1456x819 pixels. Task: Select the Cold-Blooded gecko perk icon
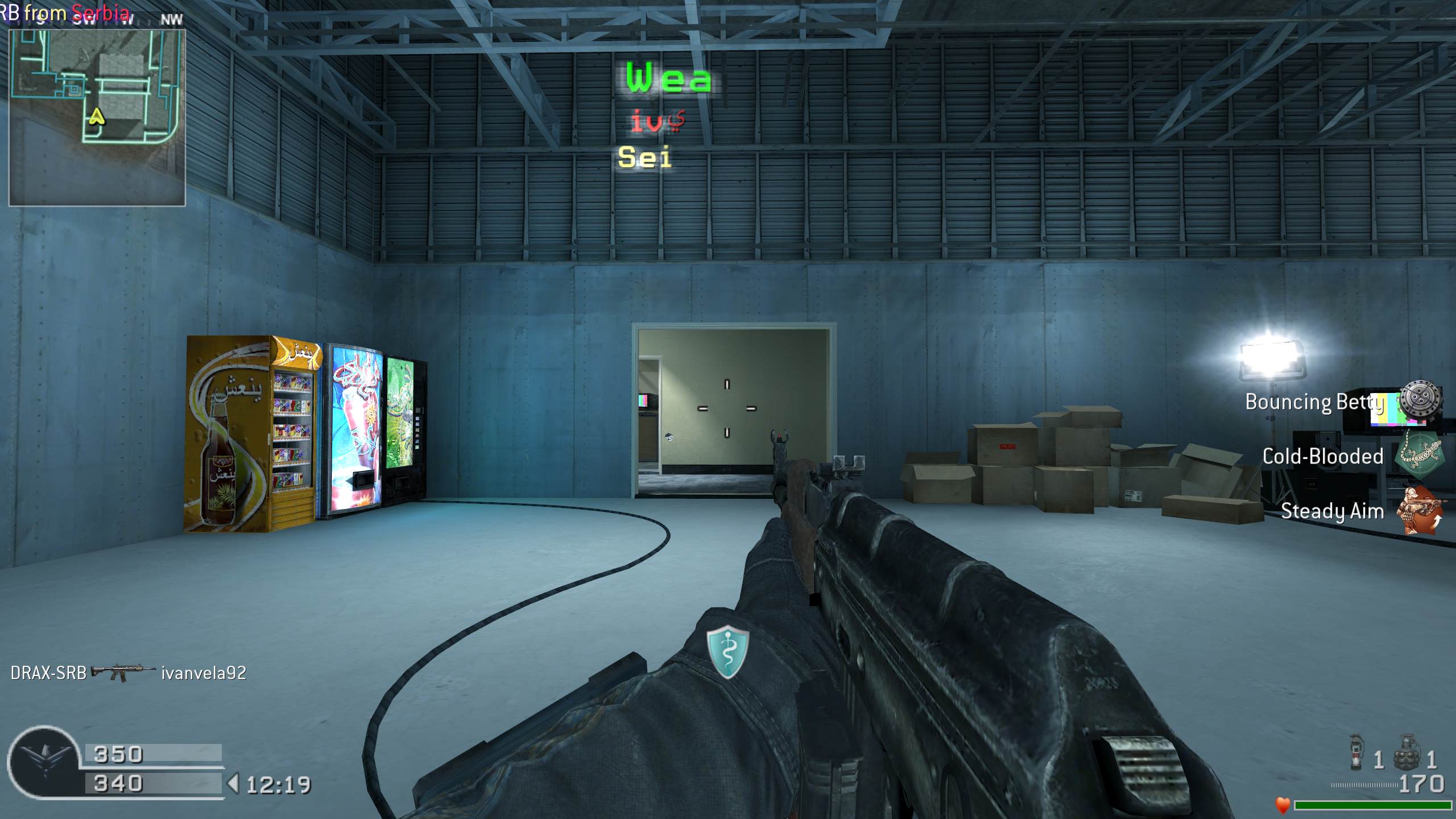pos(1420,454)
